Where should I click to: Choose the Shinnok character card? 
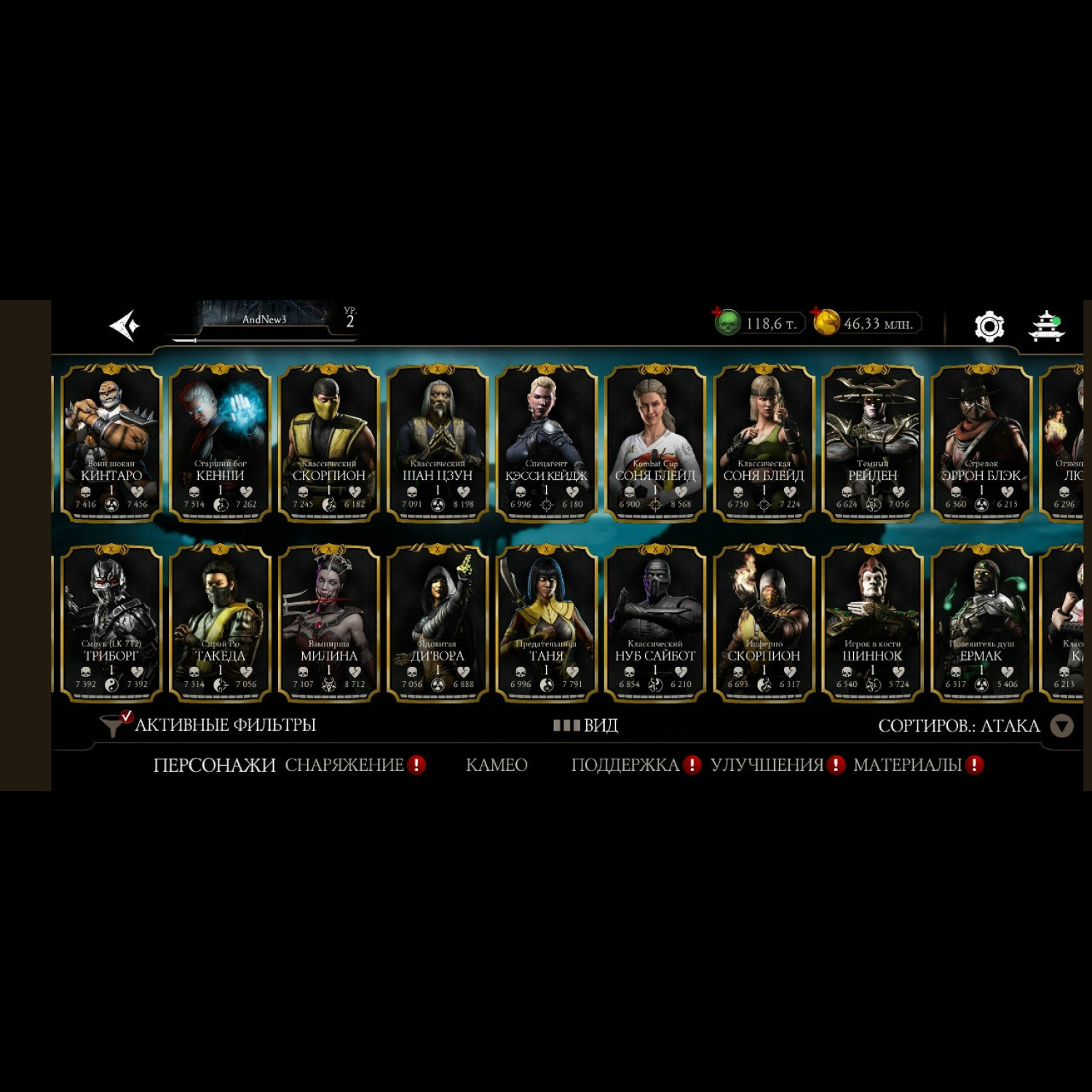point(872,623)
